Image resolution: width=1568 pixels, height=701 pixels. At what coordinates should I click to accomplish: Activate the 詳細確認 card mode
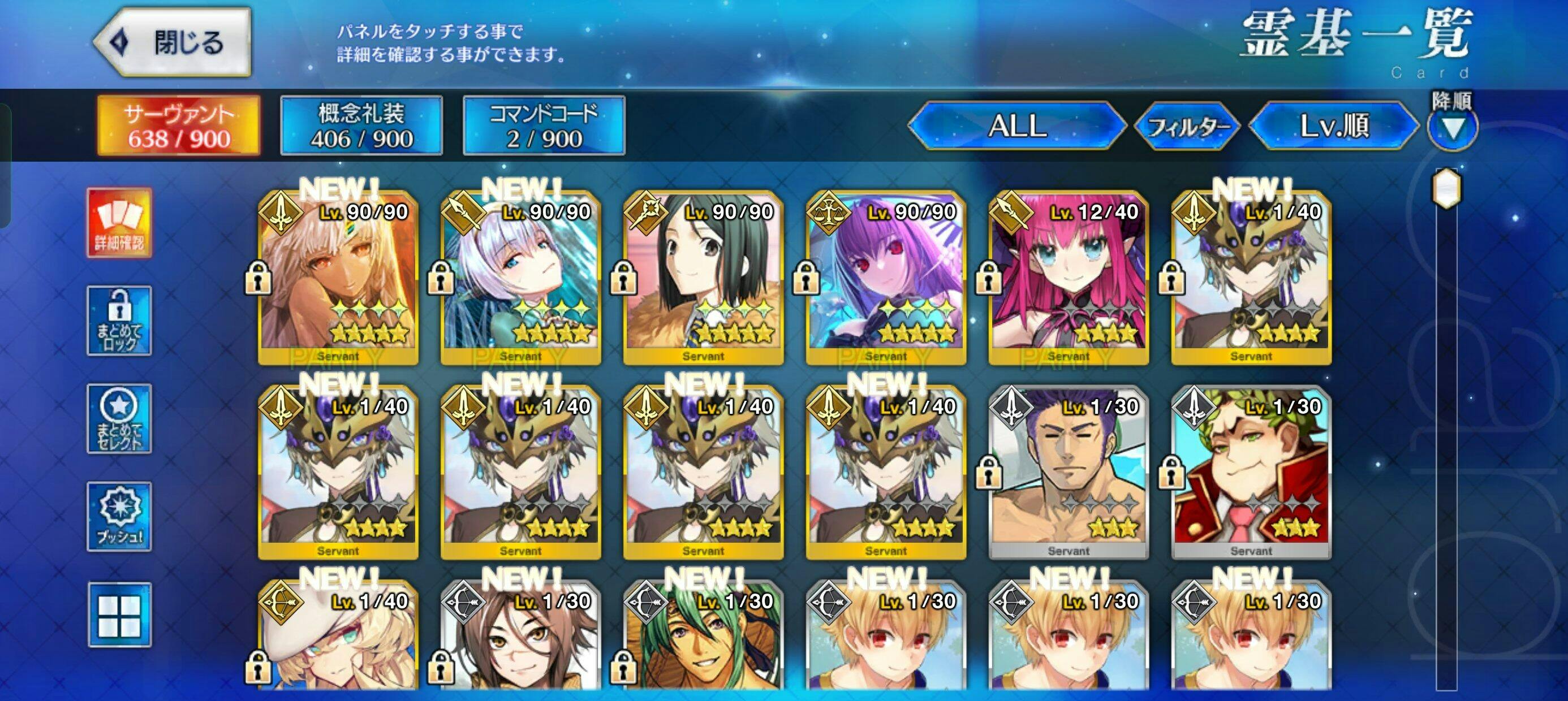pos(119,223)
